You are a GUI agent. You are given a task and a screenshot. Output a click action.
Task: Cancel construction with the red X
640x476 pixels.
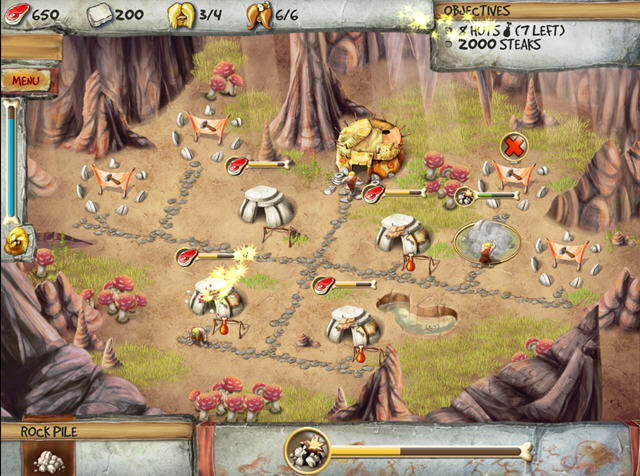513,147
